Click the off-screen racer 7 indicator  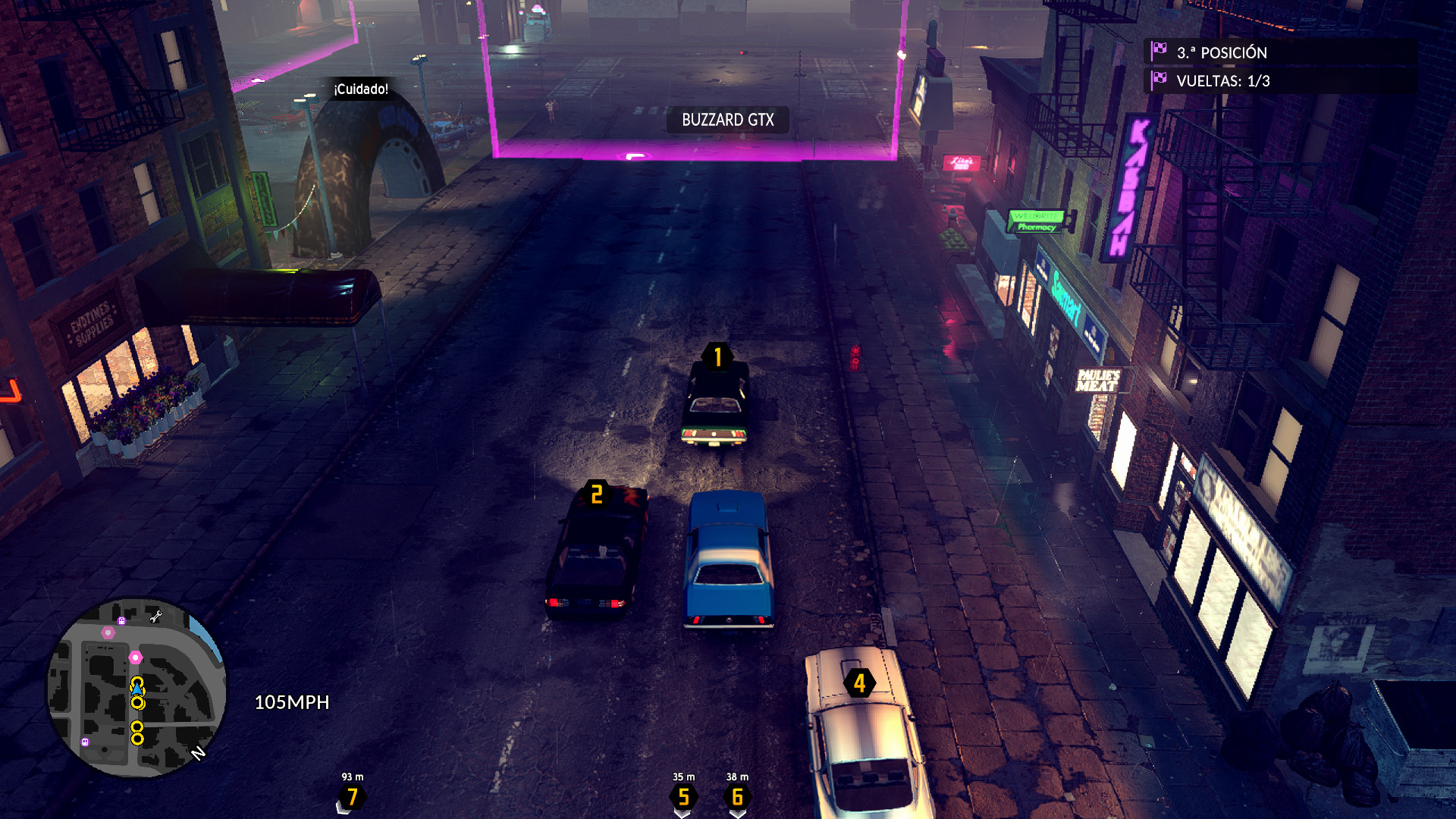tap(352, 796)
